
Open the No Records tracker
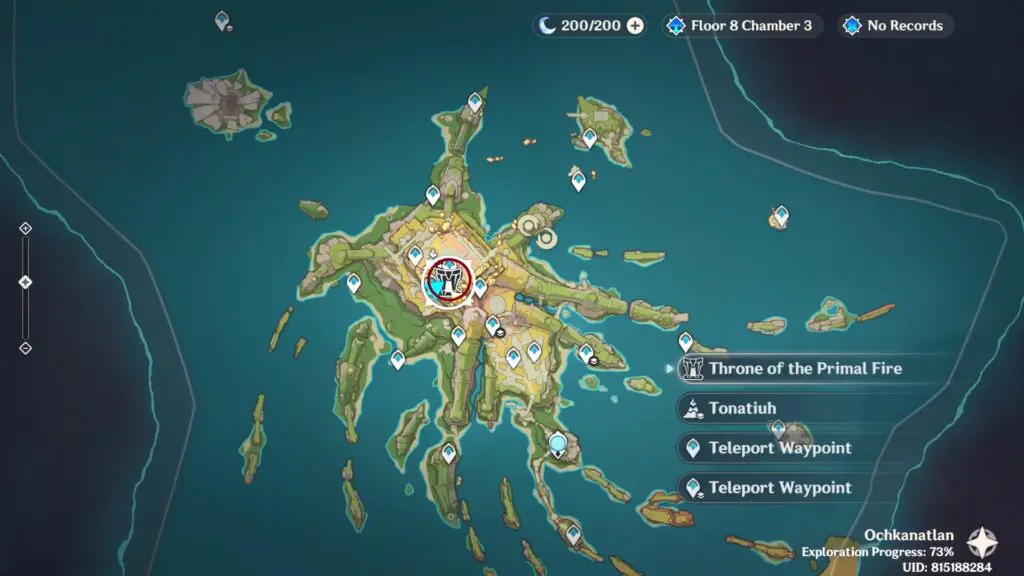(x=896, y=26)
